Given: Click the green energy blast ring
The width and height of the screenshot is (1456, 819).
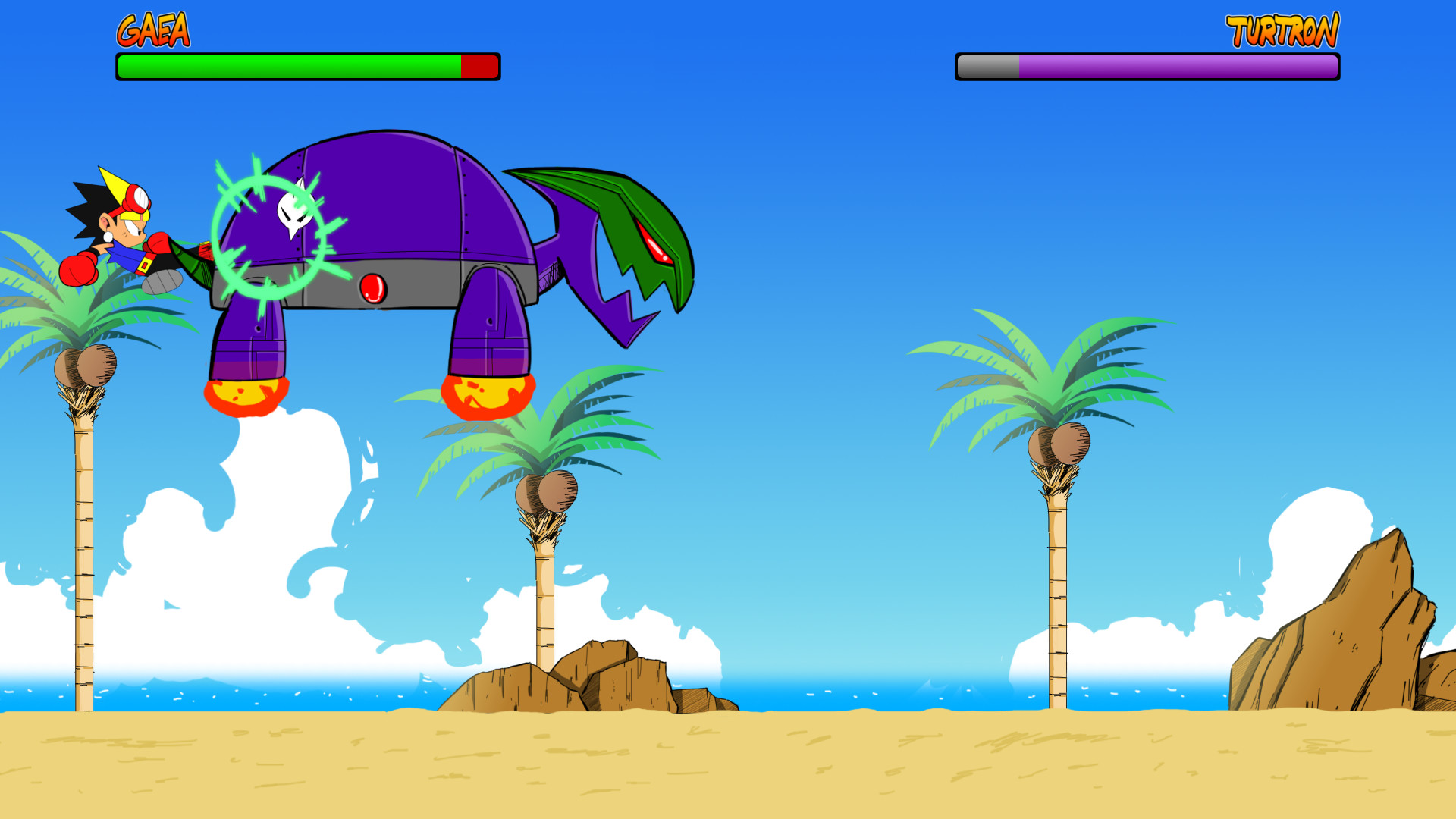Looking at the screenshot, I should (x=269, y=235).
